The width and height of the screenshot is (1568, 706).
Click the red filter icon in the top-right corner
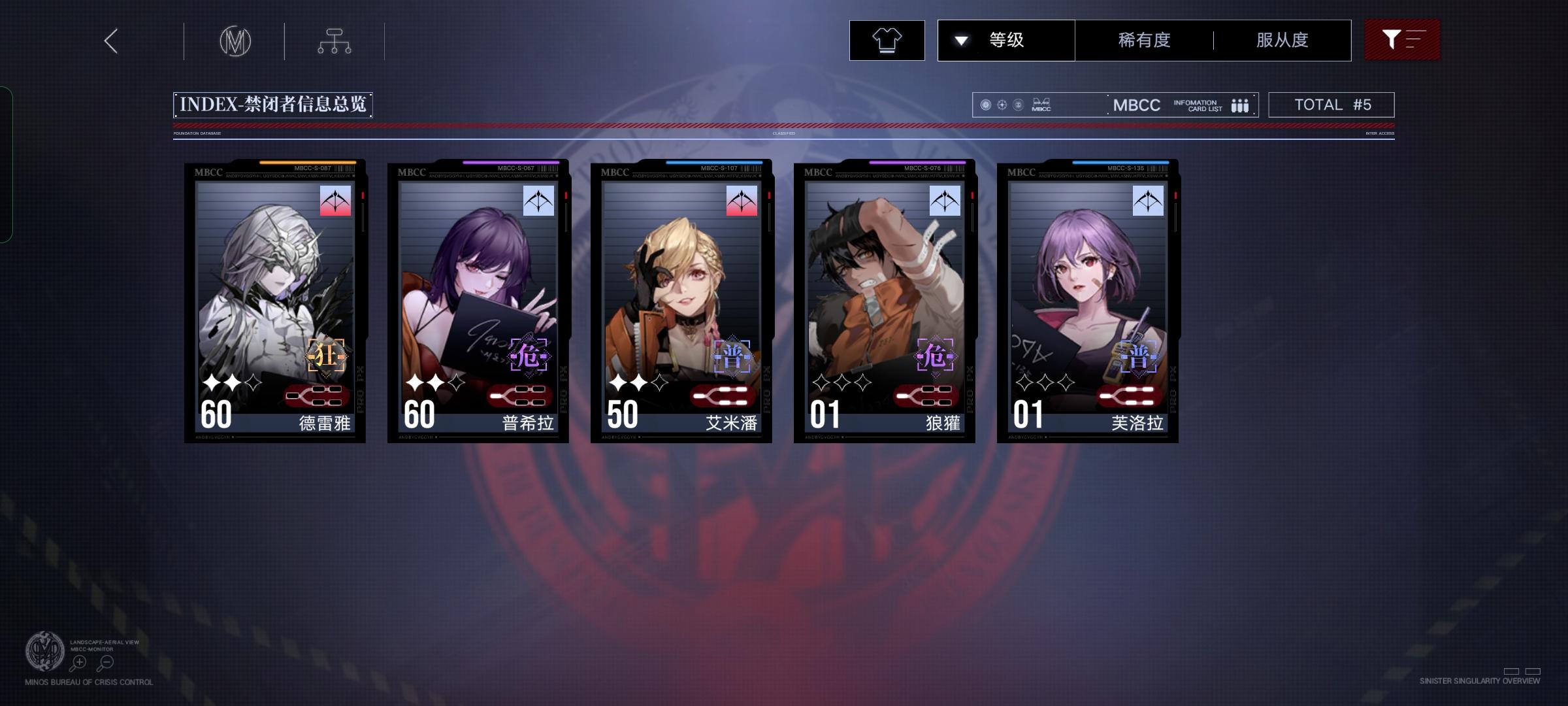pyautogui.click(x=1402, y=40)
